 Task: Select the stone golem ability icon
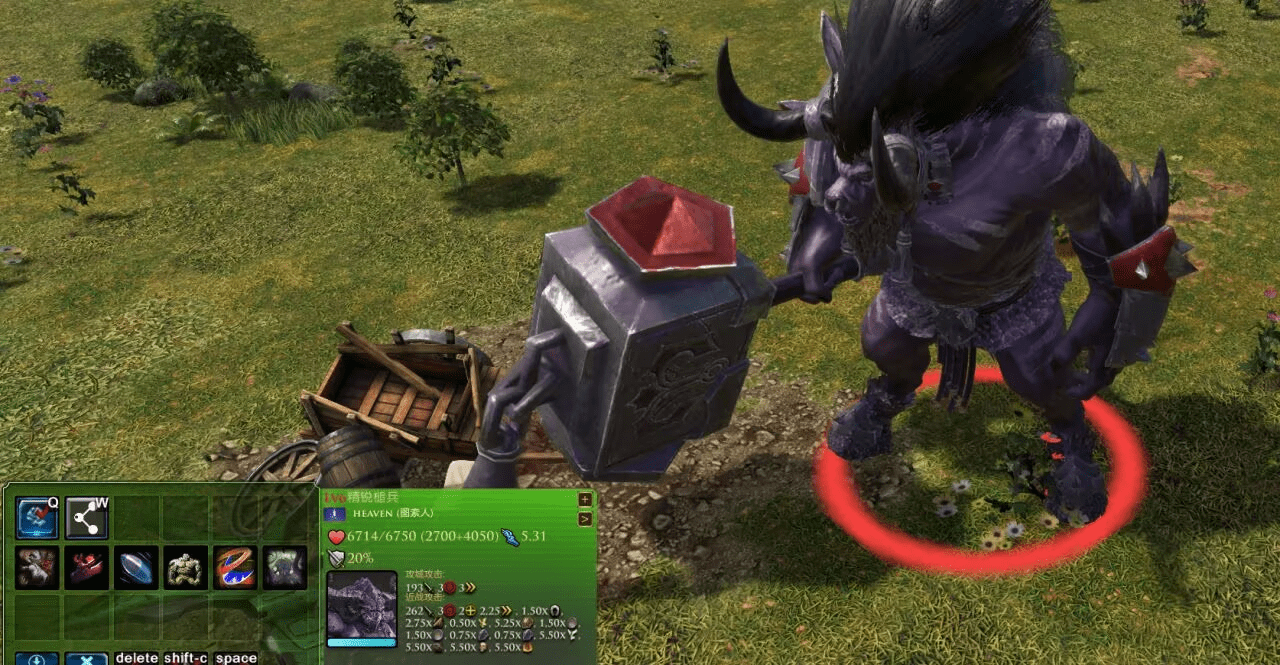186,567
